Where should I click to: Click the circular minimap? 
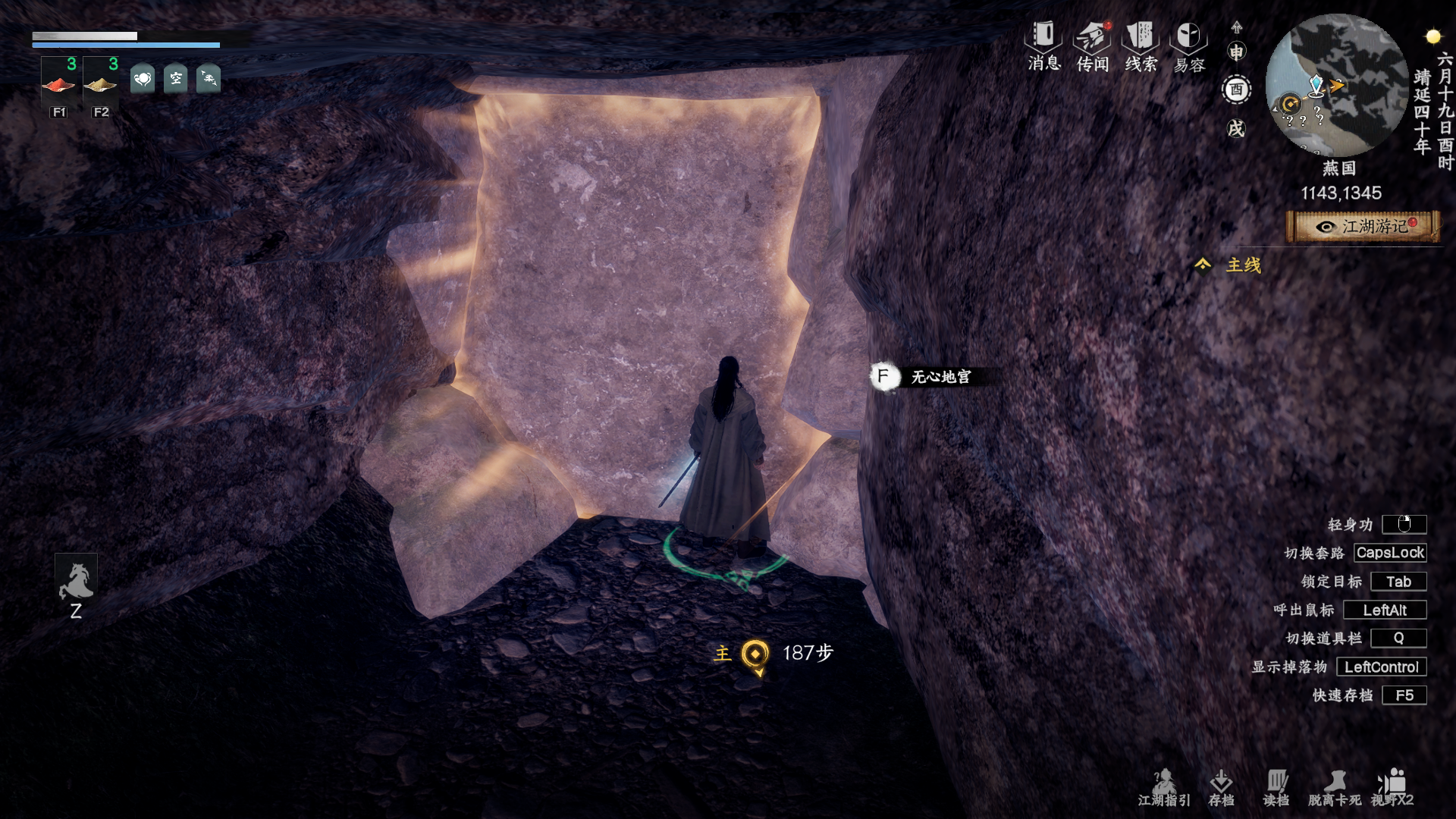tap(1336, 85)
